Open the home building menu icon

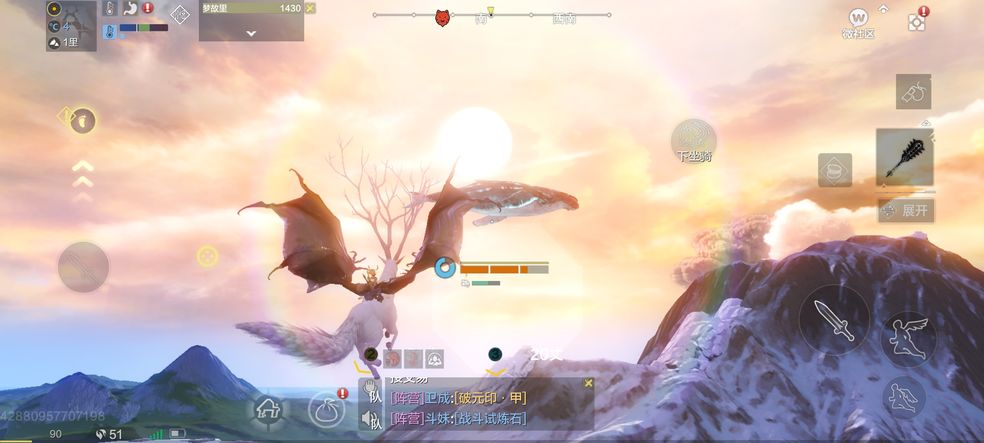[268, 408]
